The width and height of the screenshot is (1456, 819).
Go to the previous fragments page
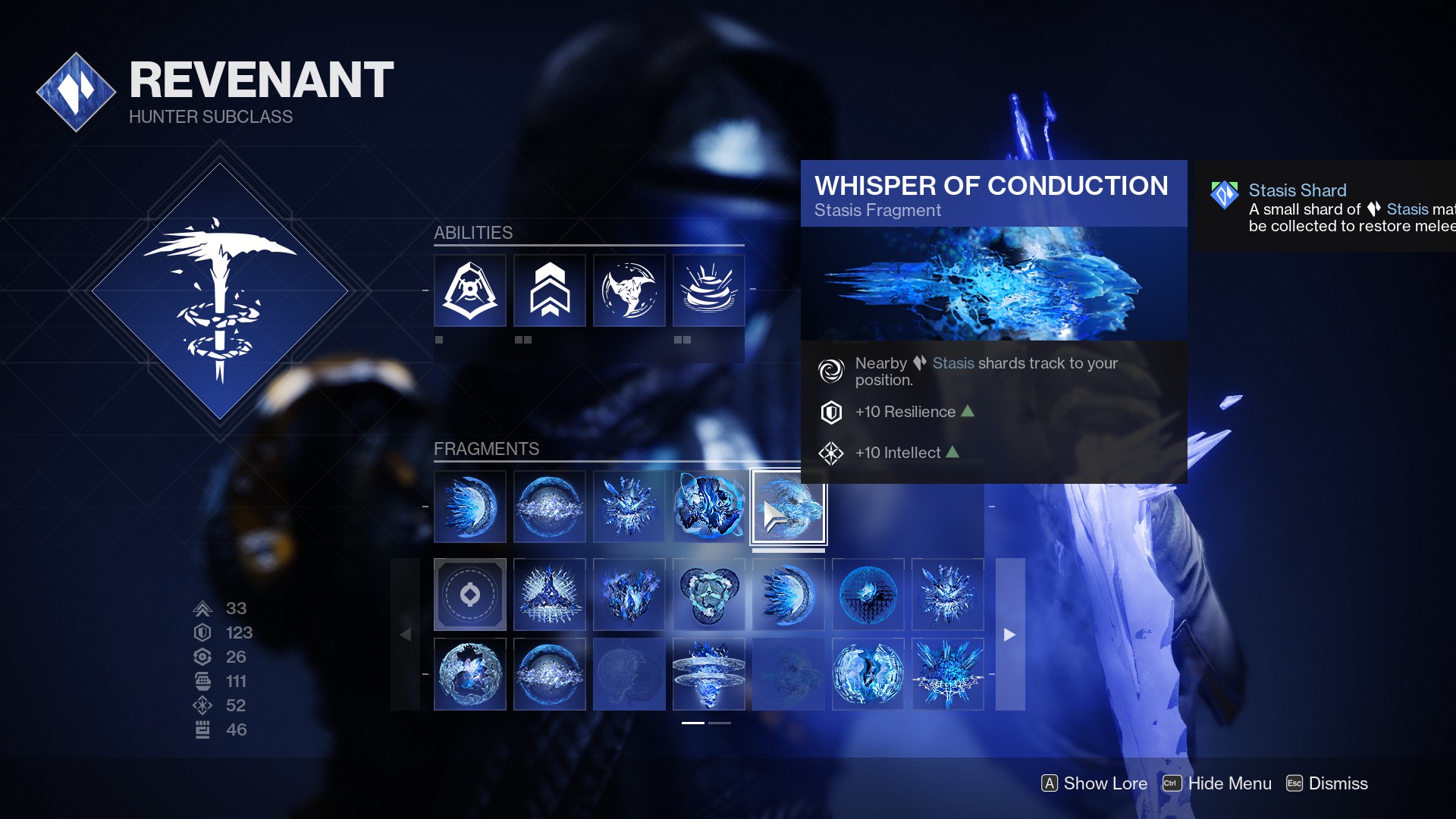click(x=406, y=635)
